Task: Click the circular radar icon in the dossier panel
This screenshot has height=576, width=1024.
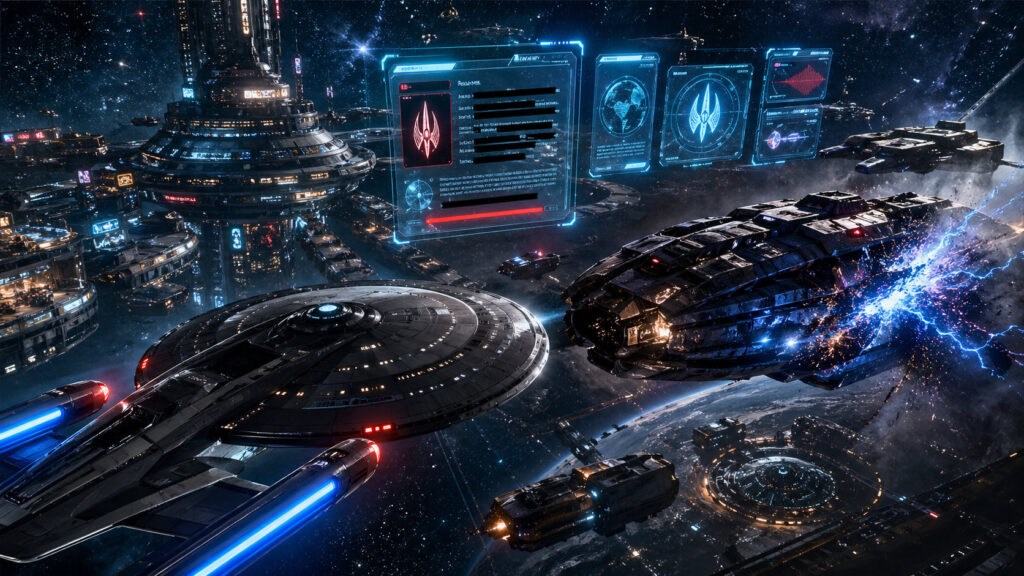Action: [x=419, y=193]
